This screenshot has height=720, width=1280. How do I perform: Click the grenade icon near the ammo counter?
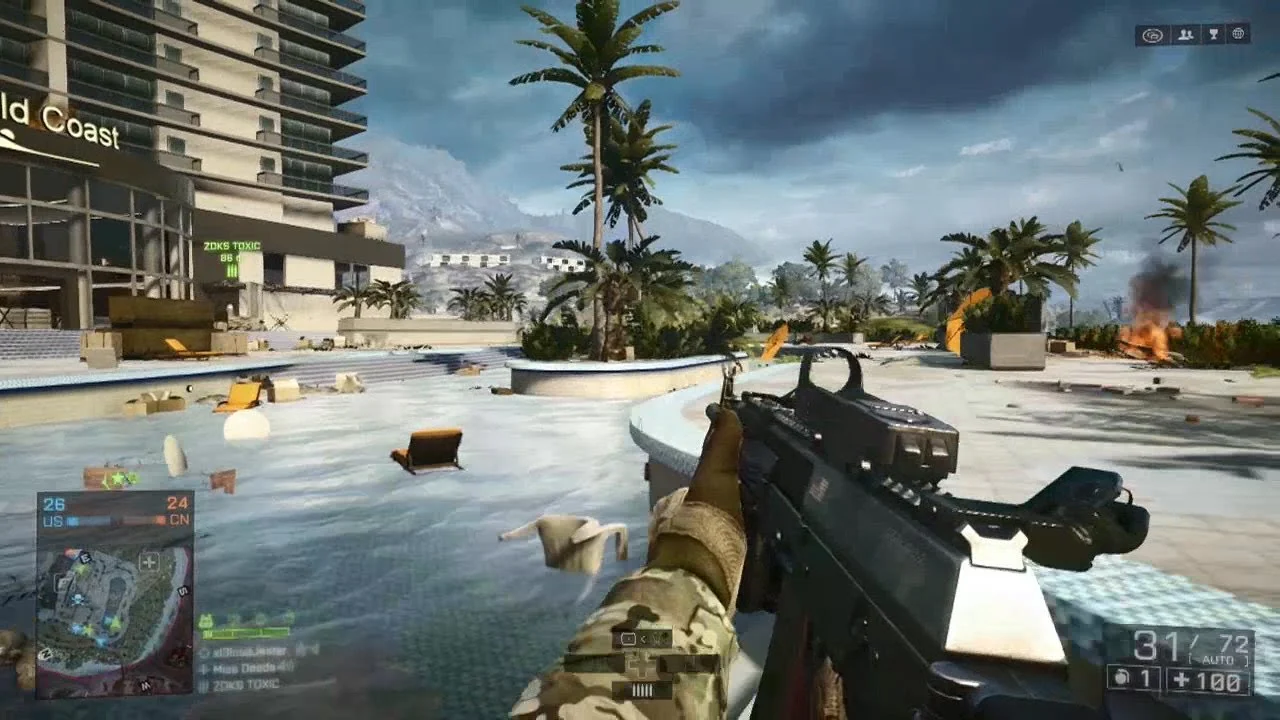pyautogui.click(x=1121, y=679)
